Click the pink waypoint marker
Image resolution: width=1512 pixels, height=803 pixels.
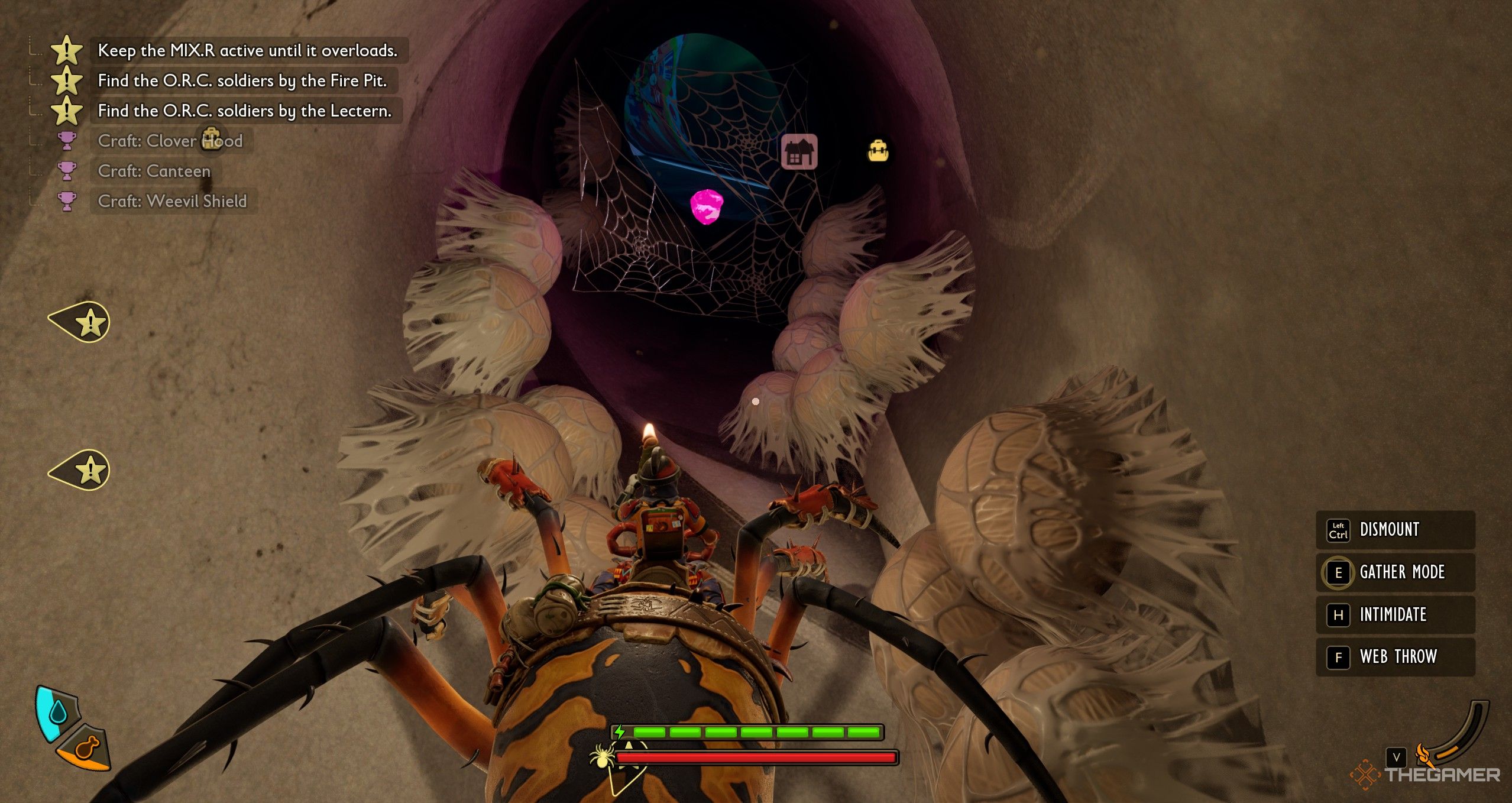(707, 206)
